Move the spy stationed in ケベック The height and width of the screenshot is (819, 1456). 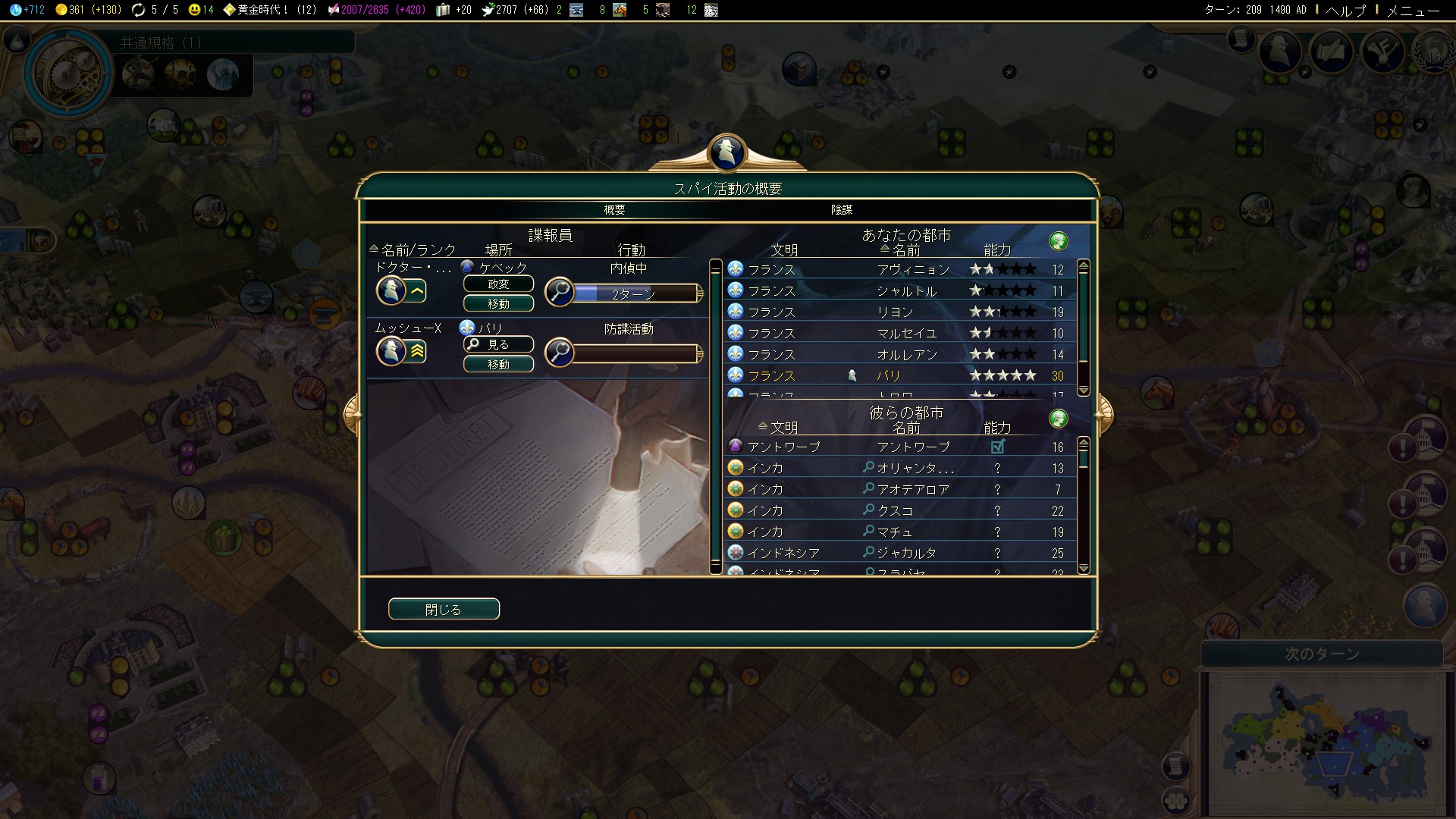(498, 304)
